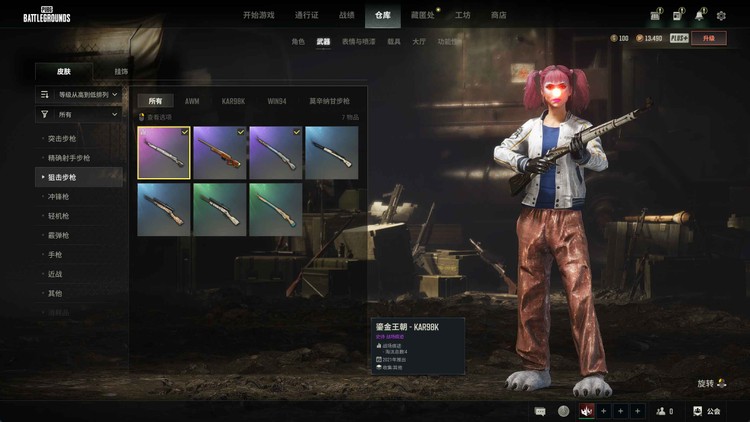Open the 工坊 (Workshop) page
Image resolution: width=750 pixels, height=422 pixels.
coord(462,15)
